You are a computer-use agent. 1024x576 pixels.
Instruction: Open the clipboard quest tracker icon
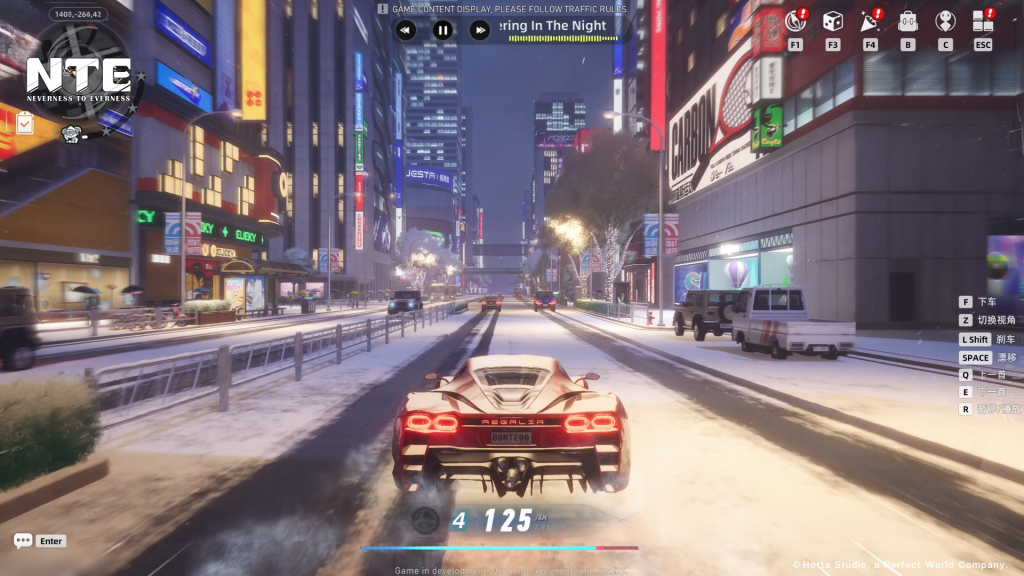24,123
